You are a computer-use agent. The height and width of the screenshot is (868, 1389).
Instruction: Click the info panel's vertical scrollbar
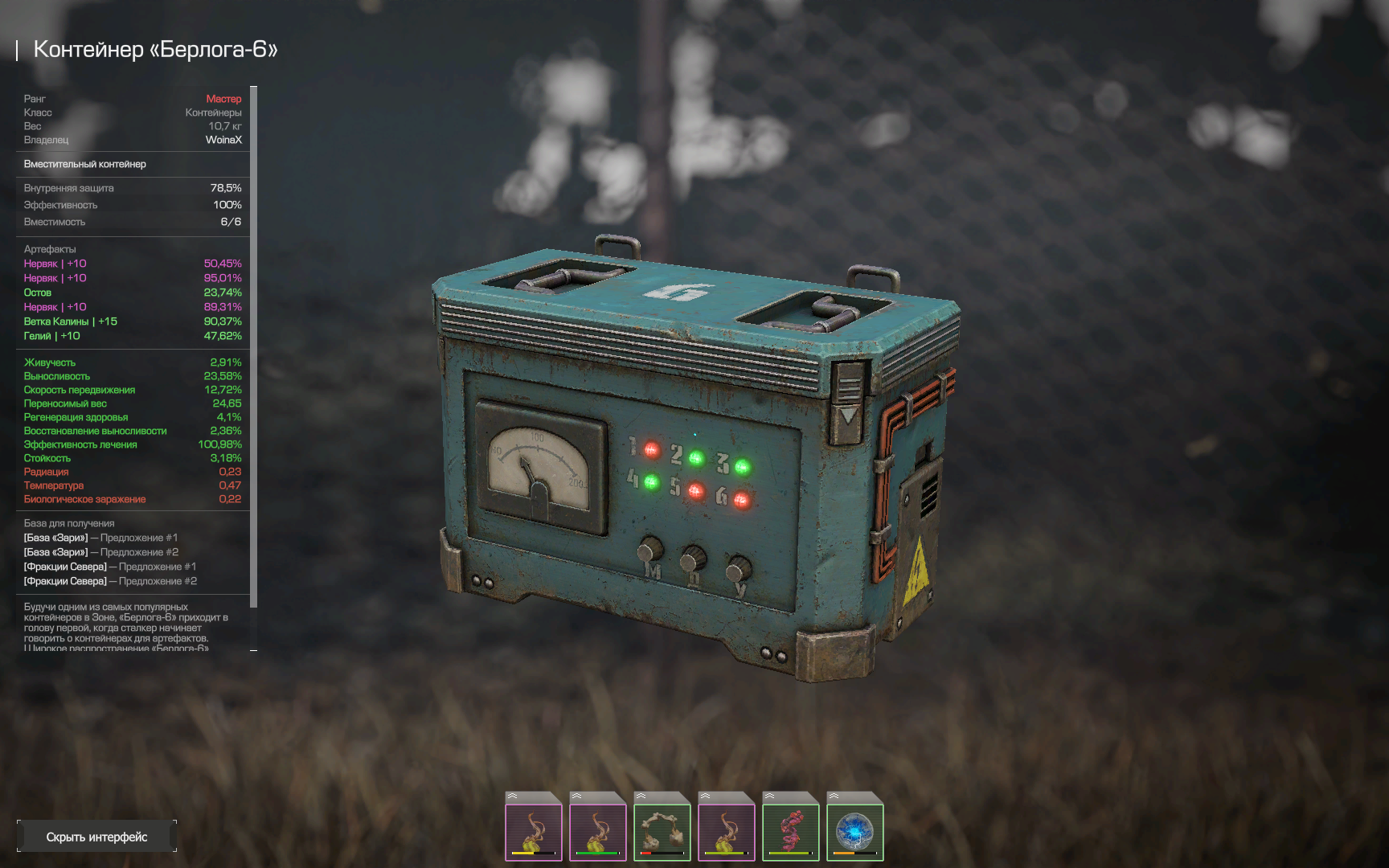[x=254, y=346]
